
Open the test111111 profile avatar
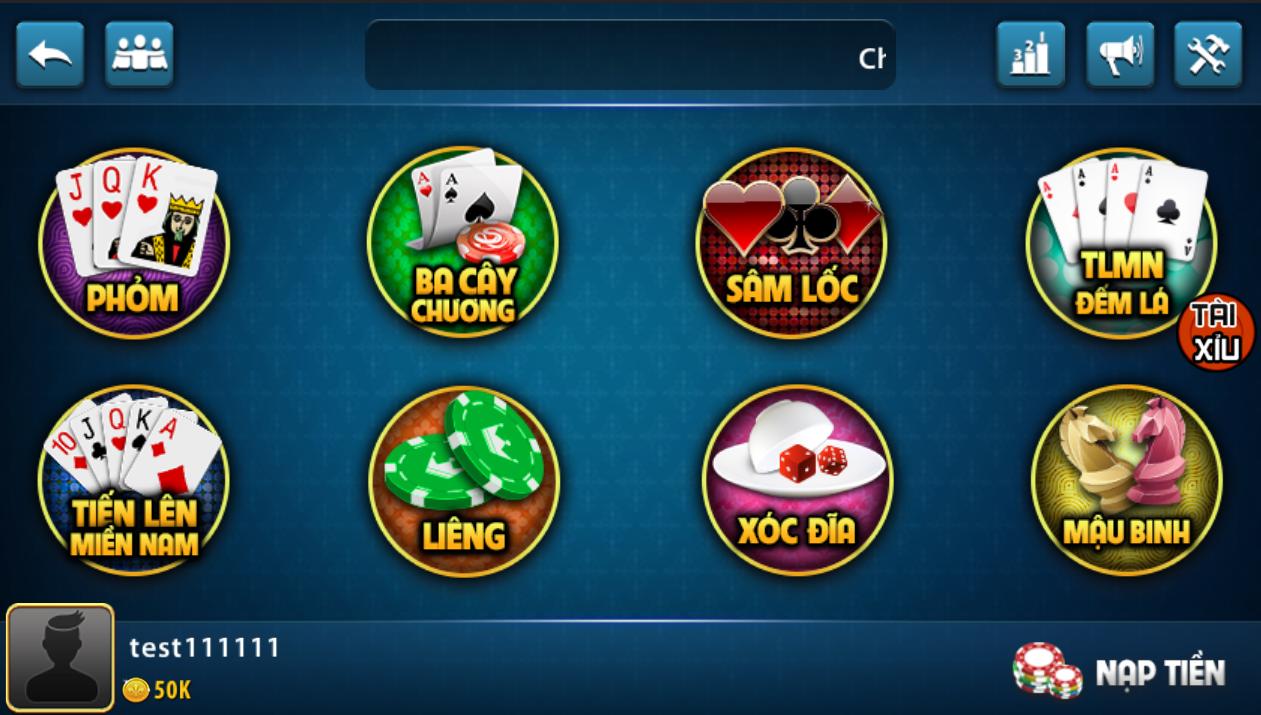[60, 657]
